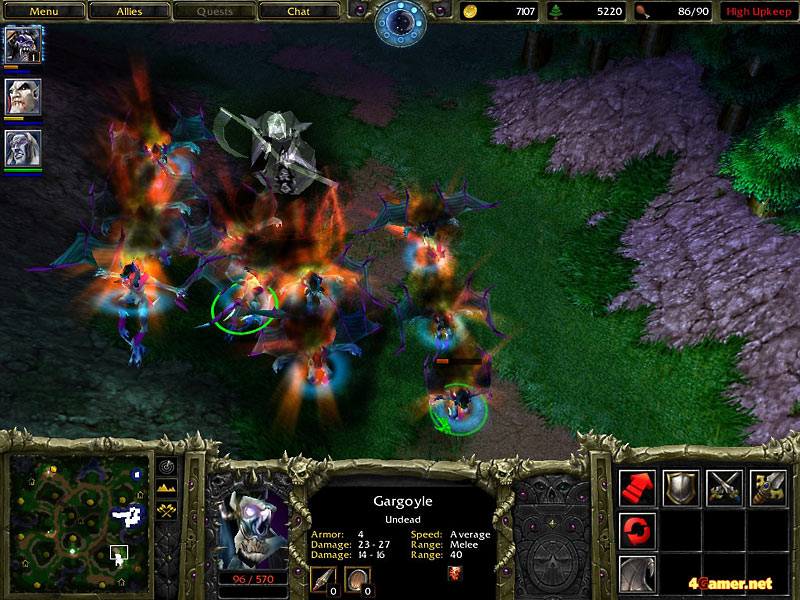800x600 pixels.
Task: Issue the Stop command red circular arrows
Action: coord(637,531)
